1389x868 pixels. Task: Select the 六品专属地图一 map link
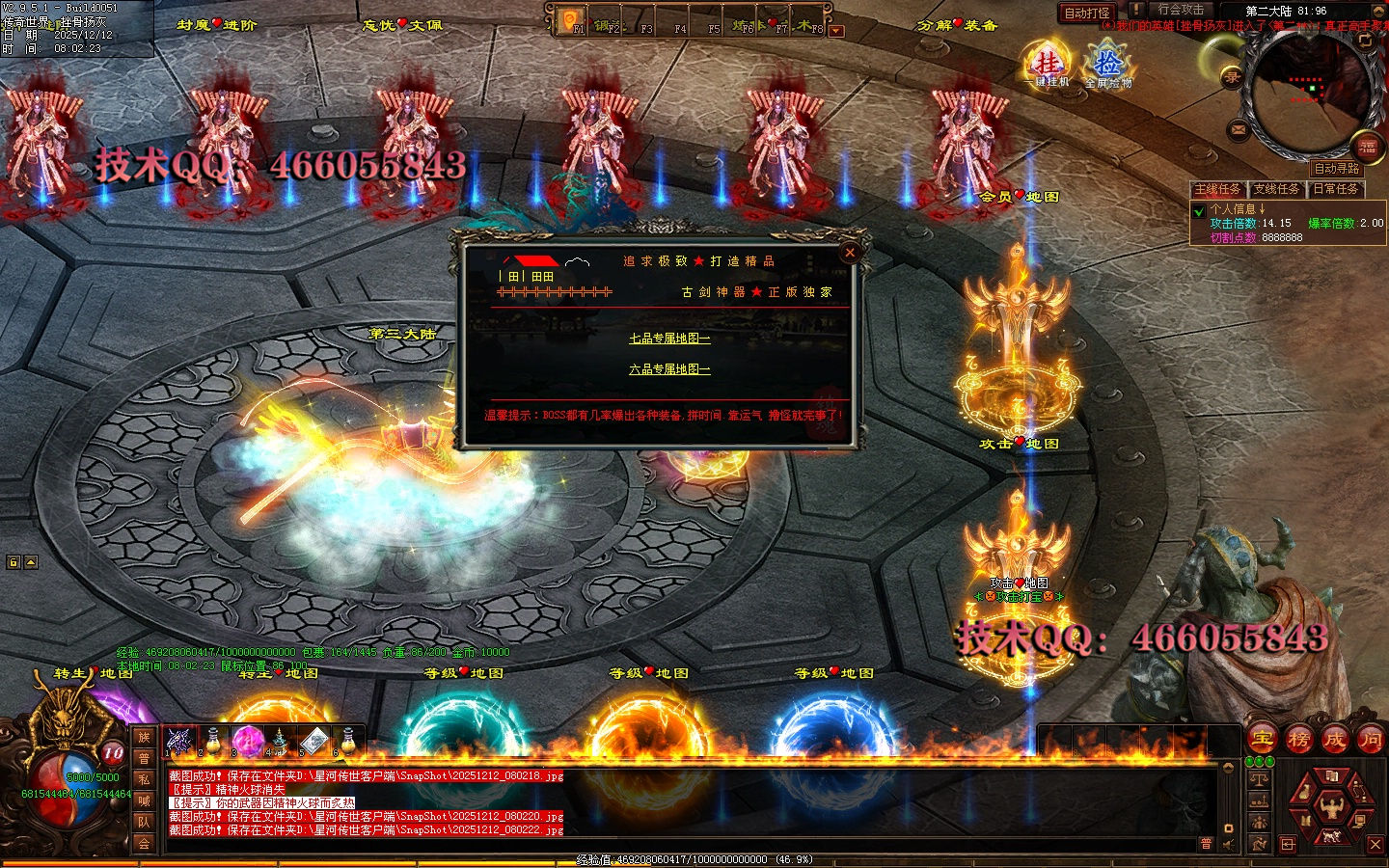point(669,369)
